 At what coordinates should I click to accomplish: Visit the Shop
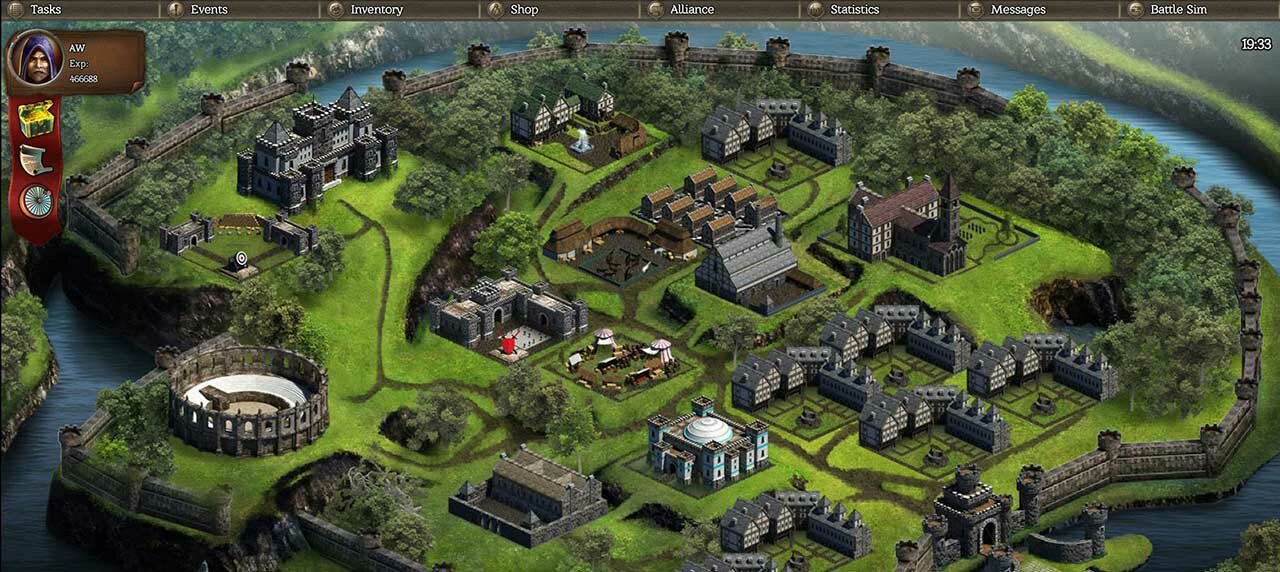tap(523, 10)
